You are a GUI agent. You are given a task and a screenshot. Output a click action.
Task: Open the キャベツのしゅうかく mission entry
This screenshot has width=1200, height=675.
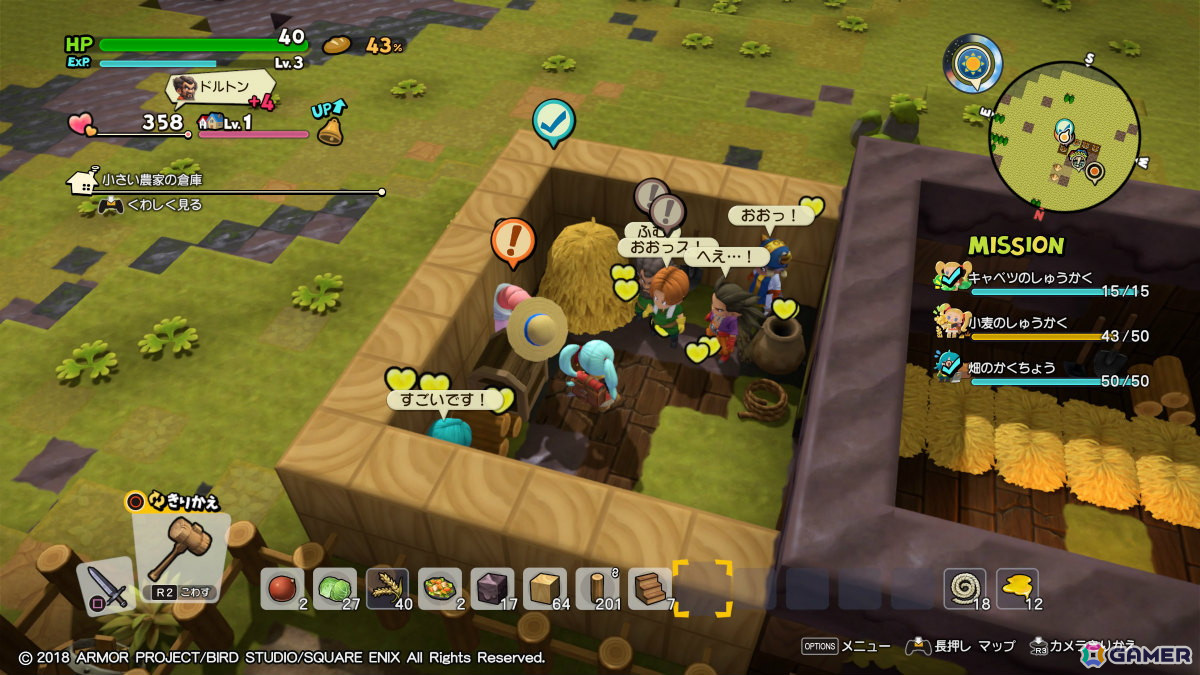pos(1040,279)
